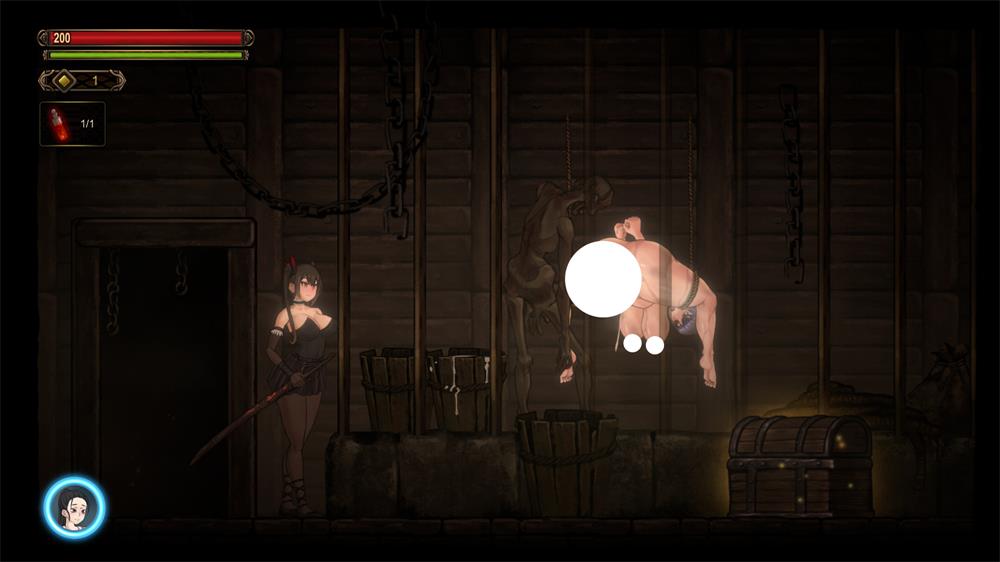Click the glowing character portrait icon
Screen dimensions: 1000x562
[x=74, y=507]
